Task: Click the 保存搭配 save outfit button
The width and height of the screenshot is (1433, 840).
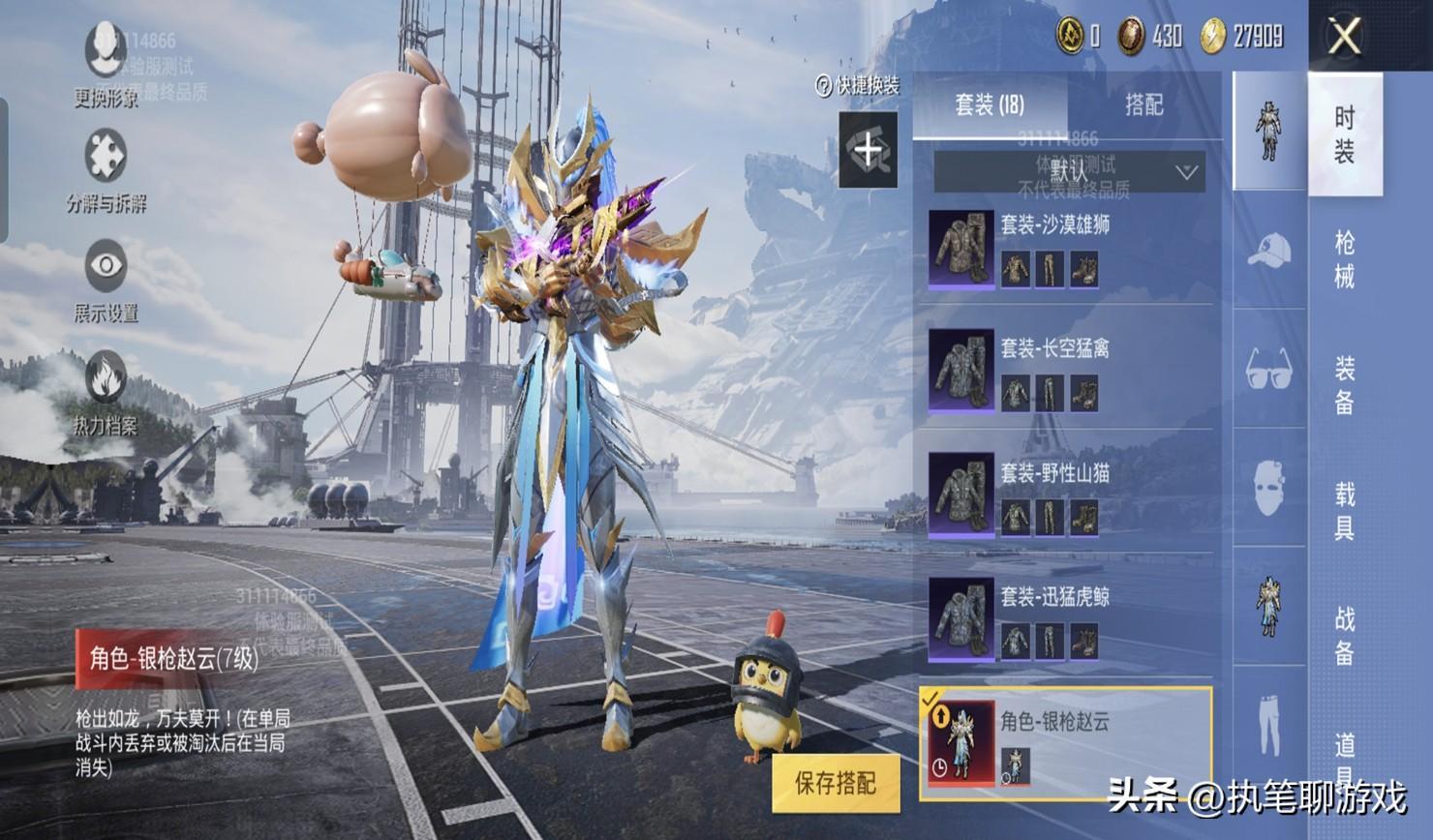Action: (x=836, y=783)
